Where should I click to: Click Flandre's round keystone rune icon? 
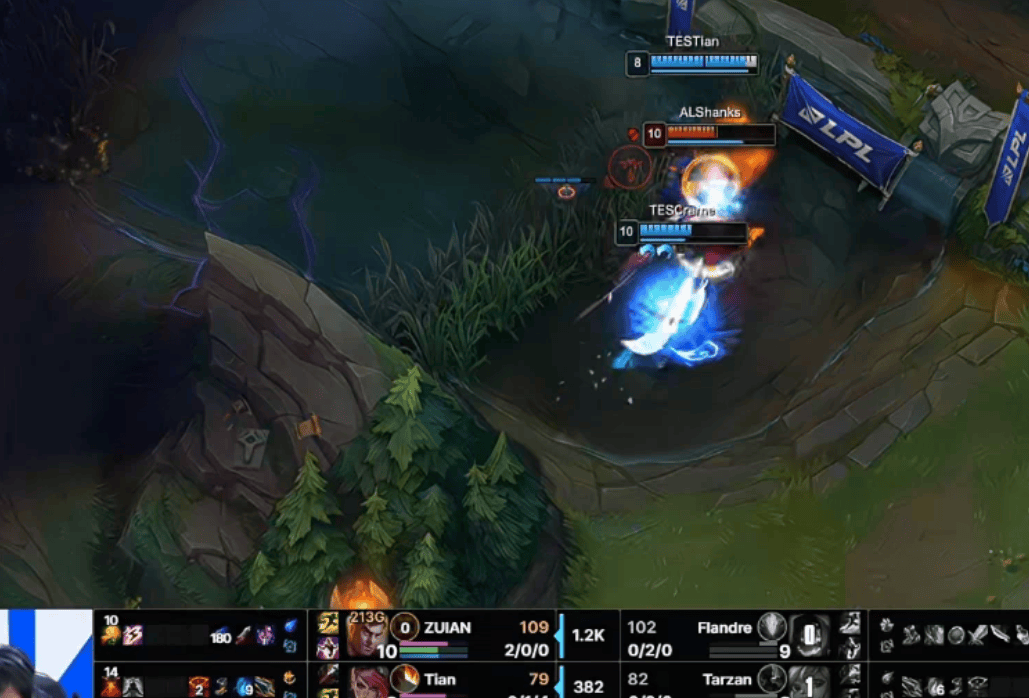771,627
